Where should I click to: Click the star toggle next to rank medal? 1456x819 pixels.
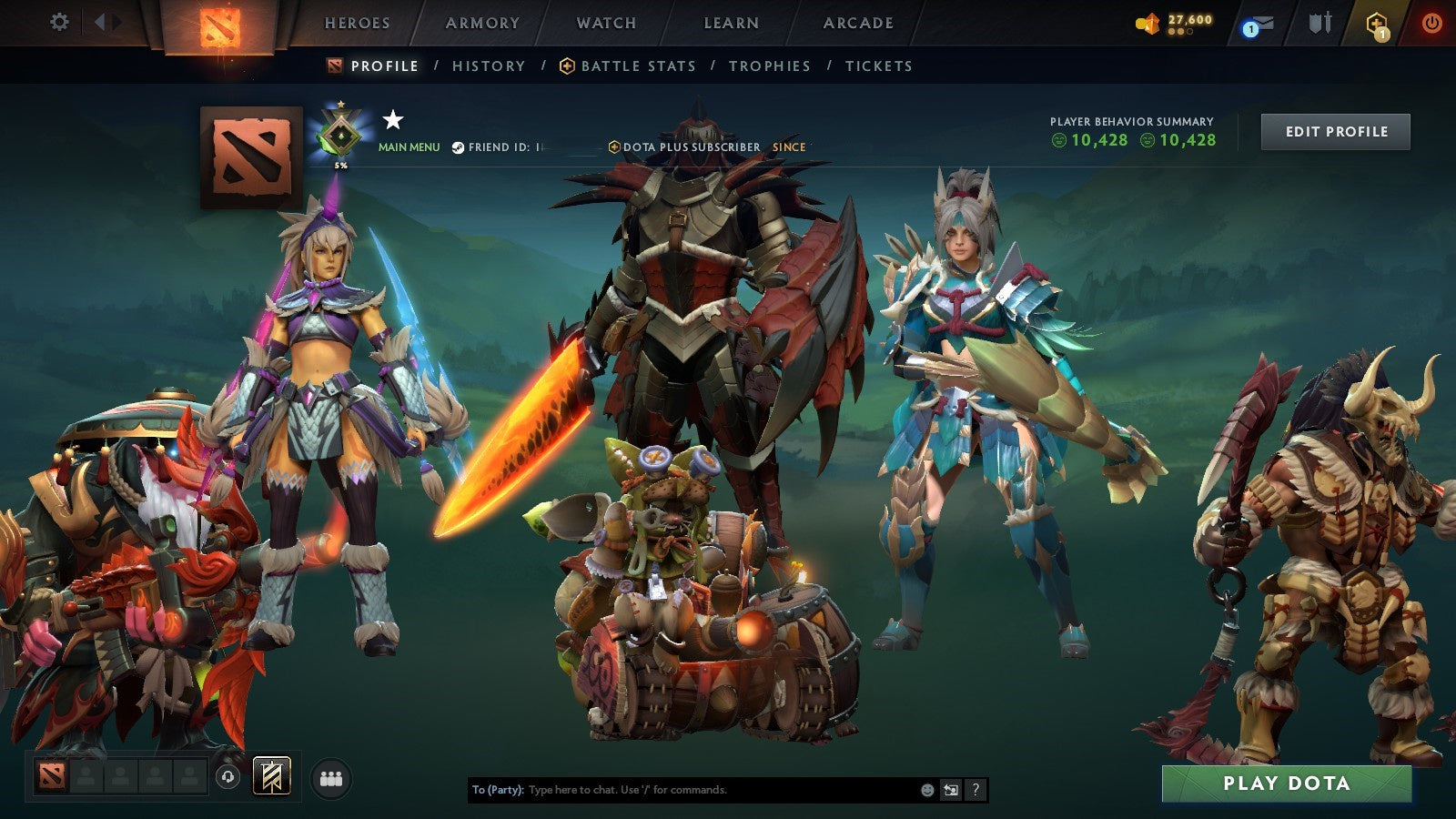pyautogui.click(x=392, y=119)
